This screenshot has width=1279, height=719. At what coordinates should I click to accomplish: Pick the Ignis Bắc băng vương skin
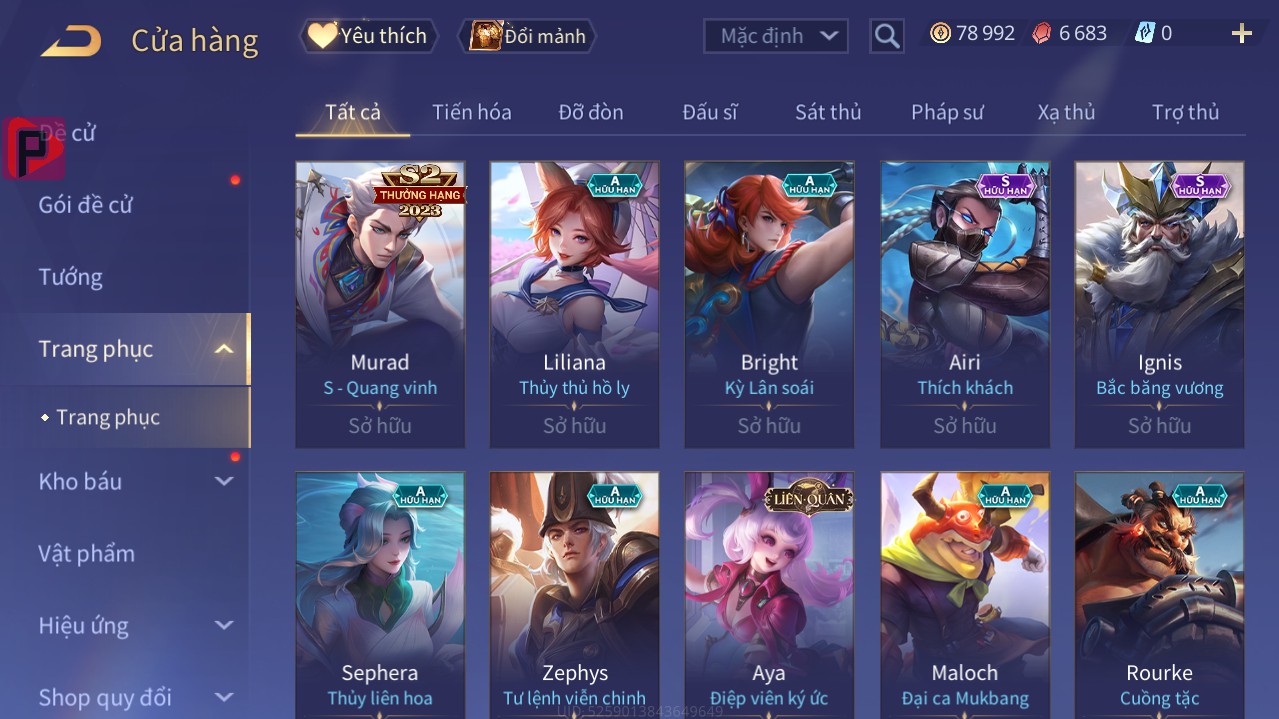point(1159,304)
